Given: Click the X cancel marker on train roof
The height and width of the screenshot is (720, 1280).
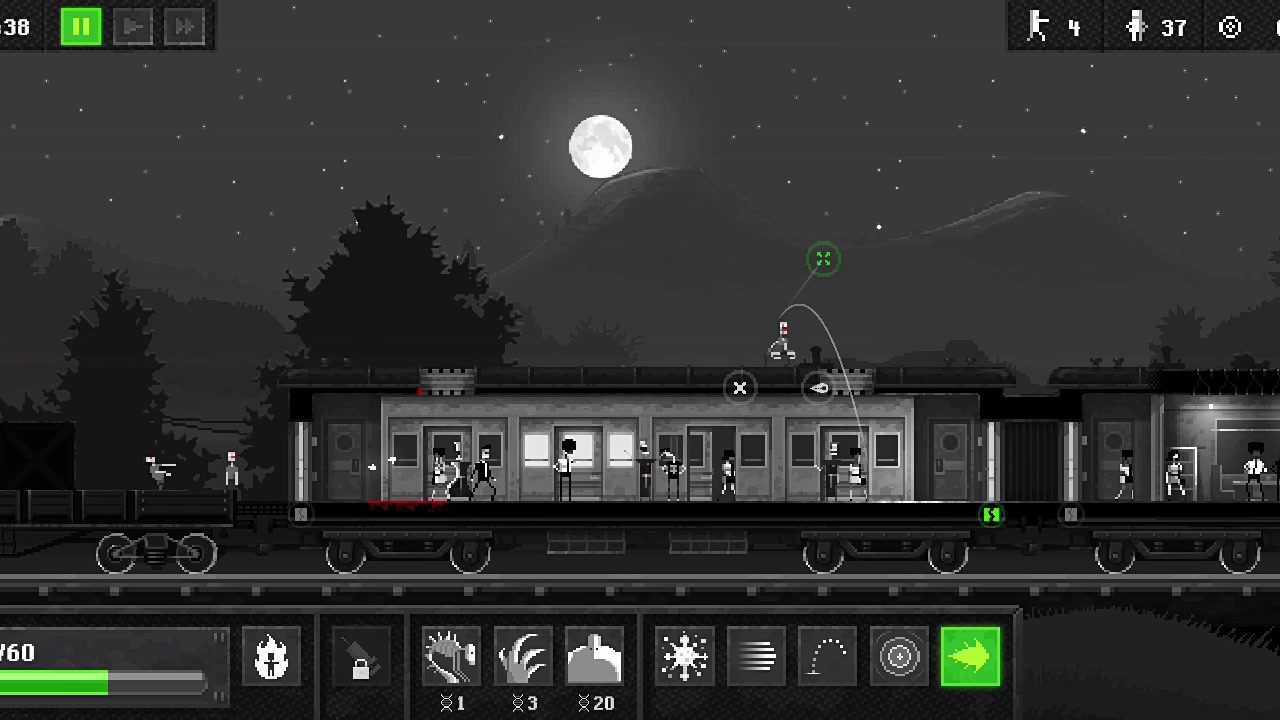Looking at the screenshot, I should tap(740, 388).
